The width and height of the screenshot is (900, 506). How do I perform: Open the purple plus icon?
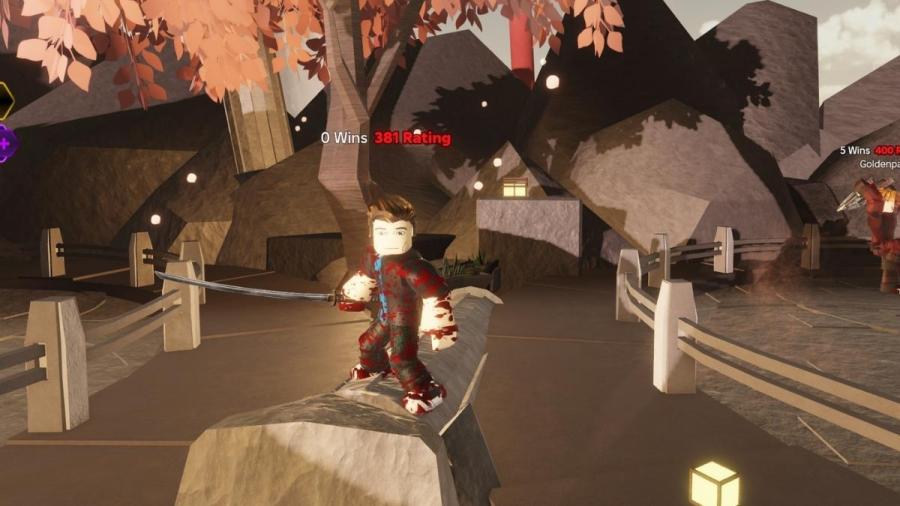pos(5,144)
